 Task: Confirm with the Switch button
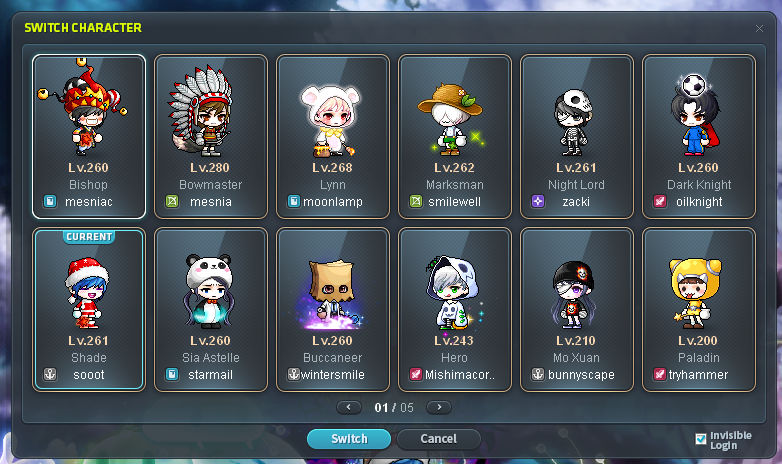pos(349,439)
